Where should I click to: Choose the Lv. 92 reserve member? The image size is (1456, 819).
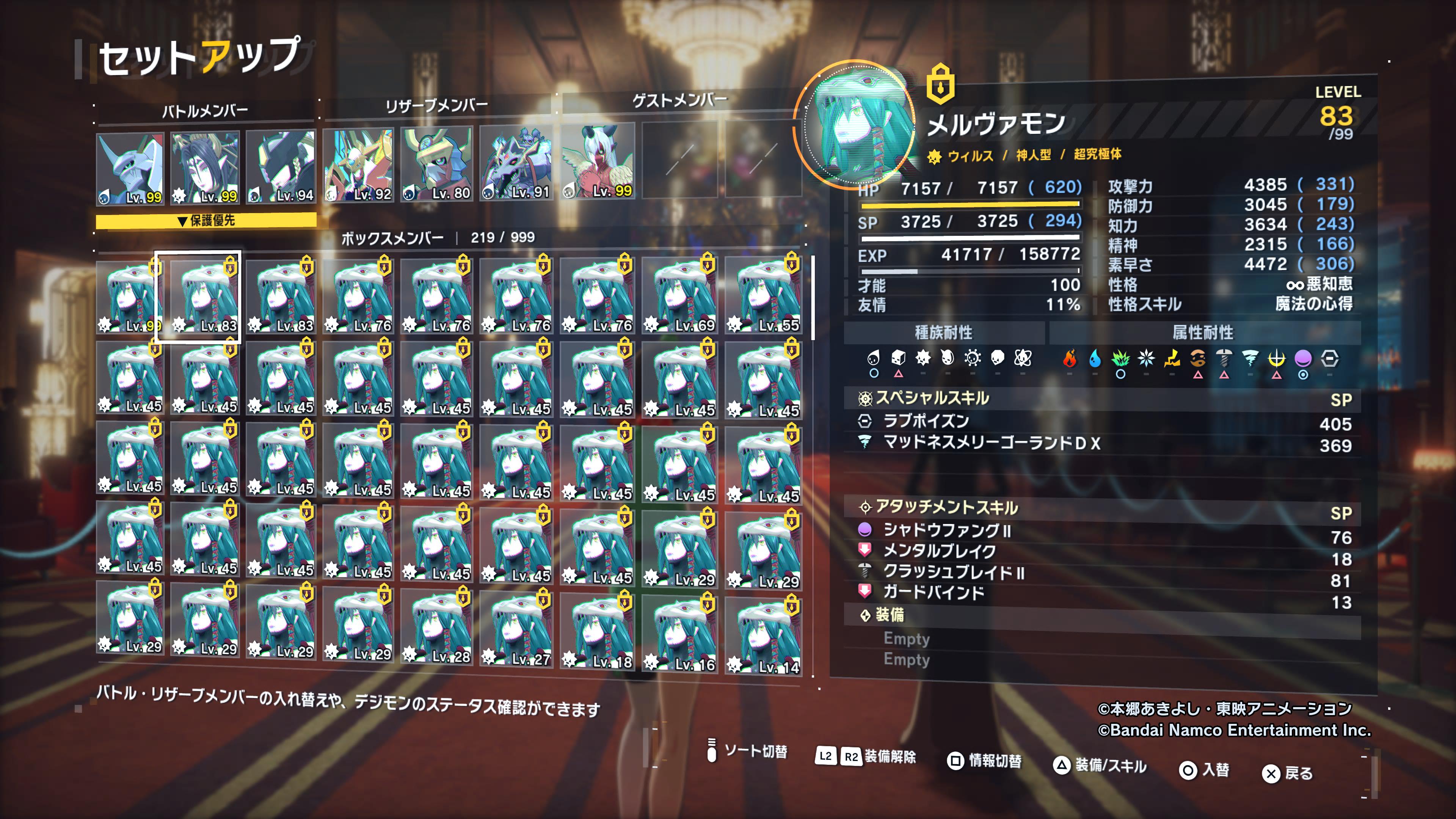358,165
